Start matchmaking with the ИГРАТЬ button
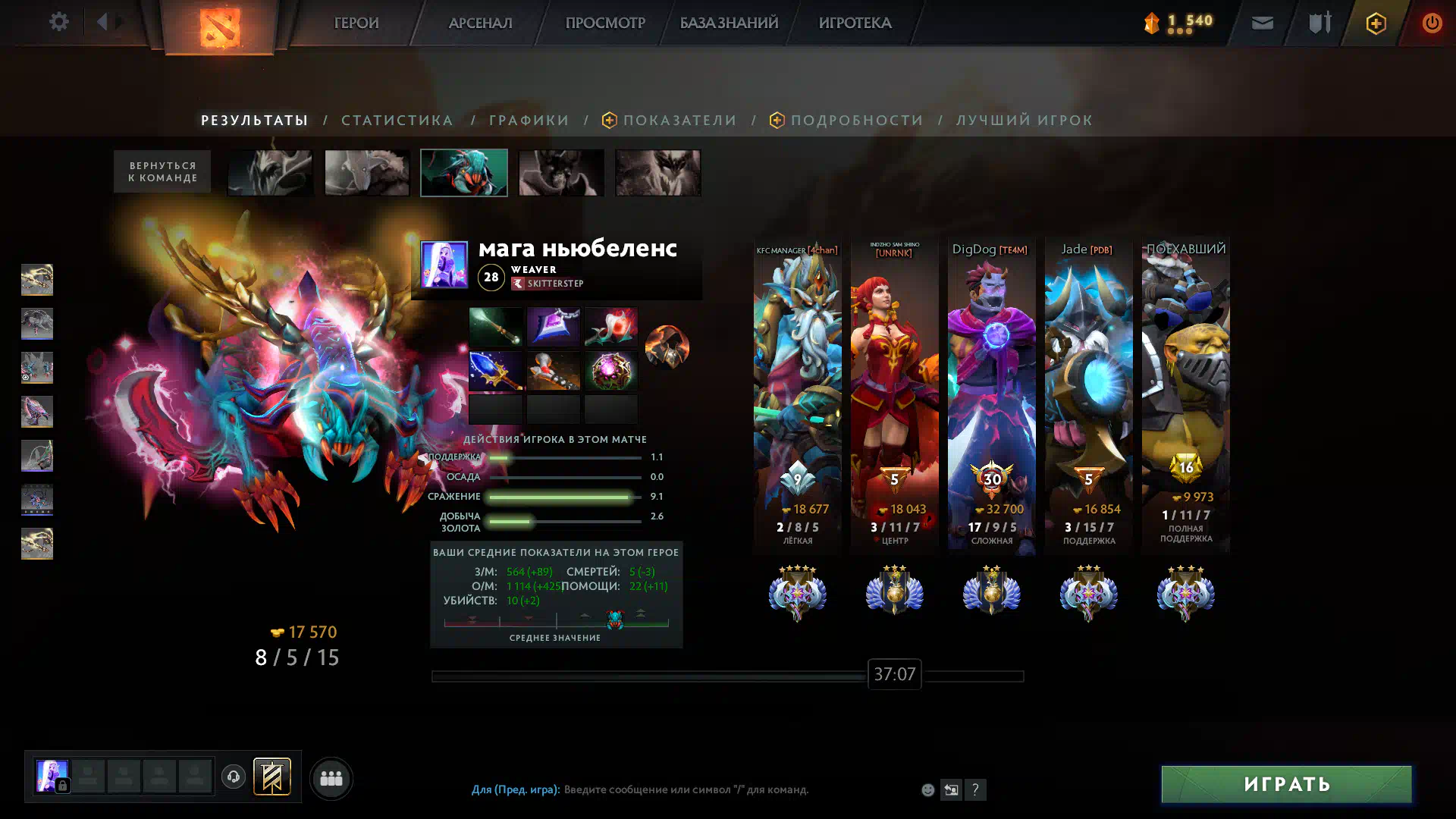The image size is (1456, 819). pyautogui.click(x=1286, y=784)
